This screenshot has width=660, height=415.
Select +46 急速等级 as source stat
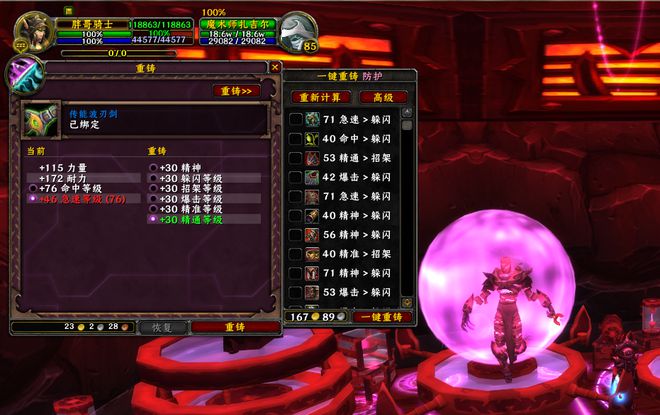pos(35,198)
